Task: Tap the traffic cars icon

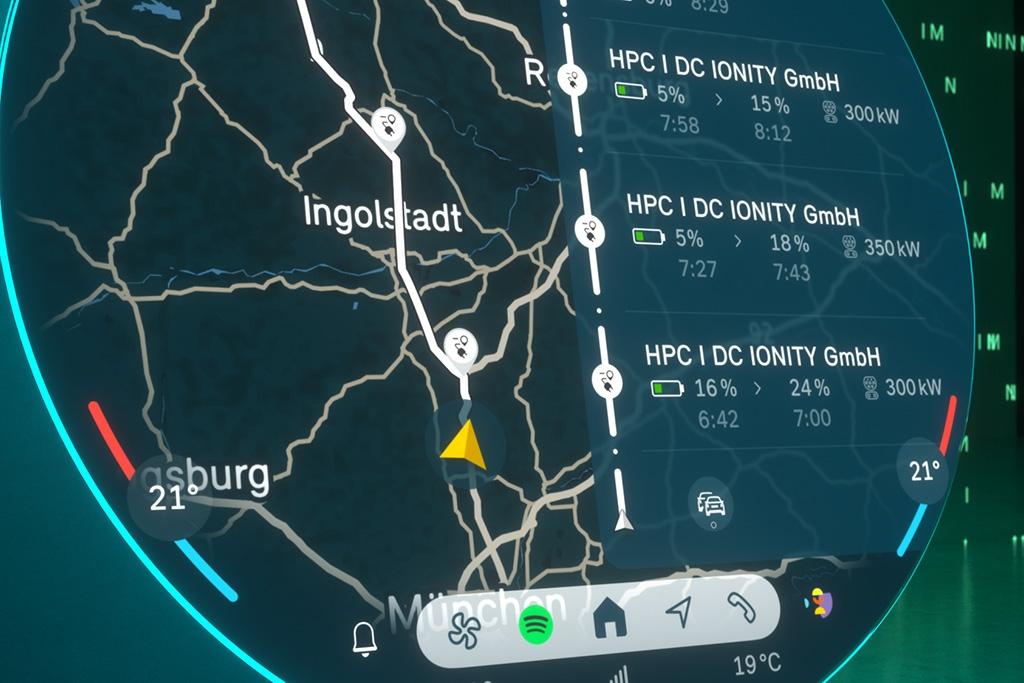Action: (x=711, y=502)
